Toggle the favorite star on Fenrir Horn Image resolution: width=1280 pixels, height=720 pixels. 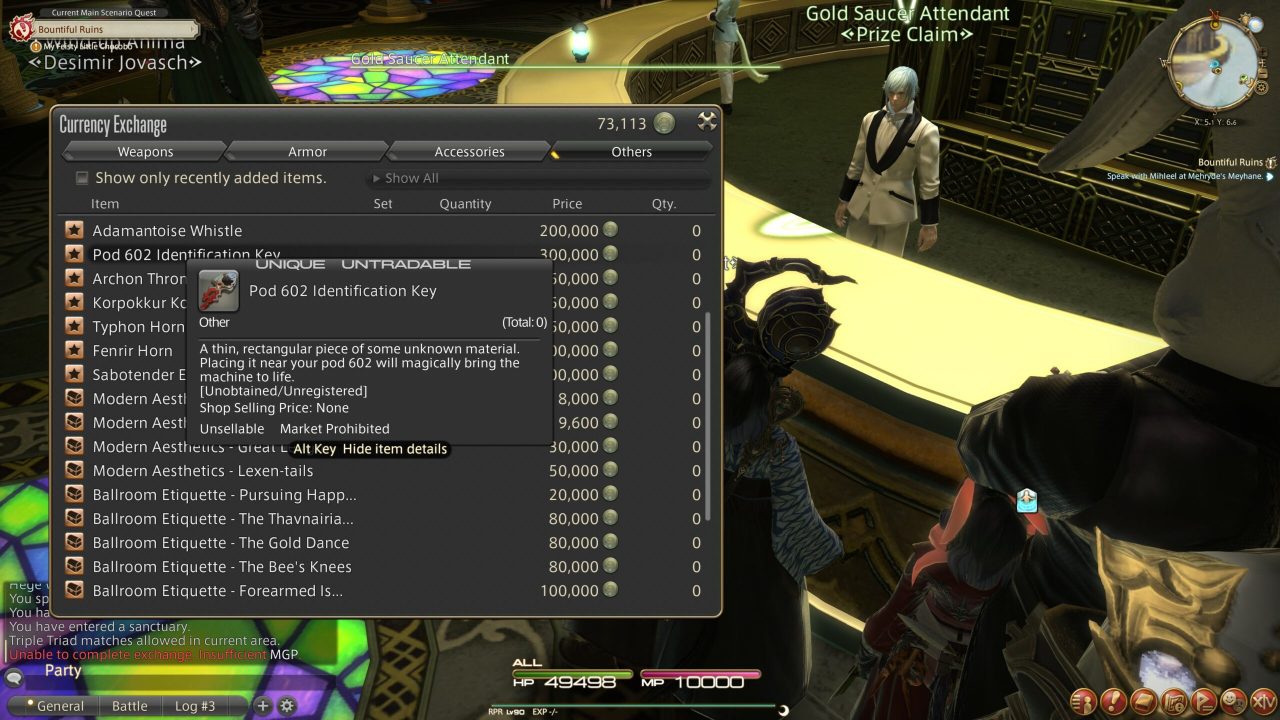coord(75,351)
